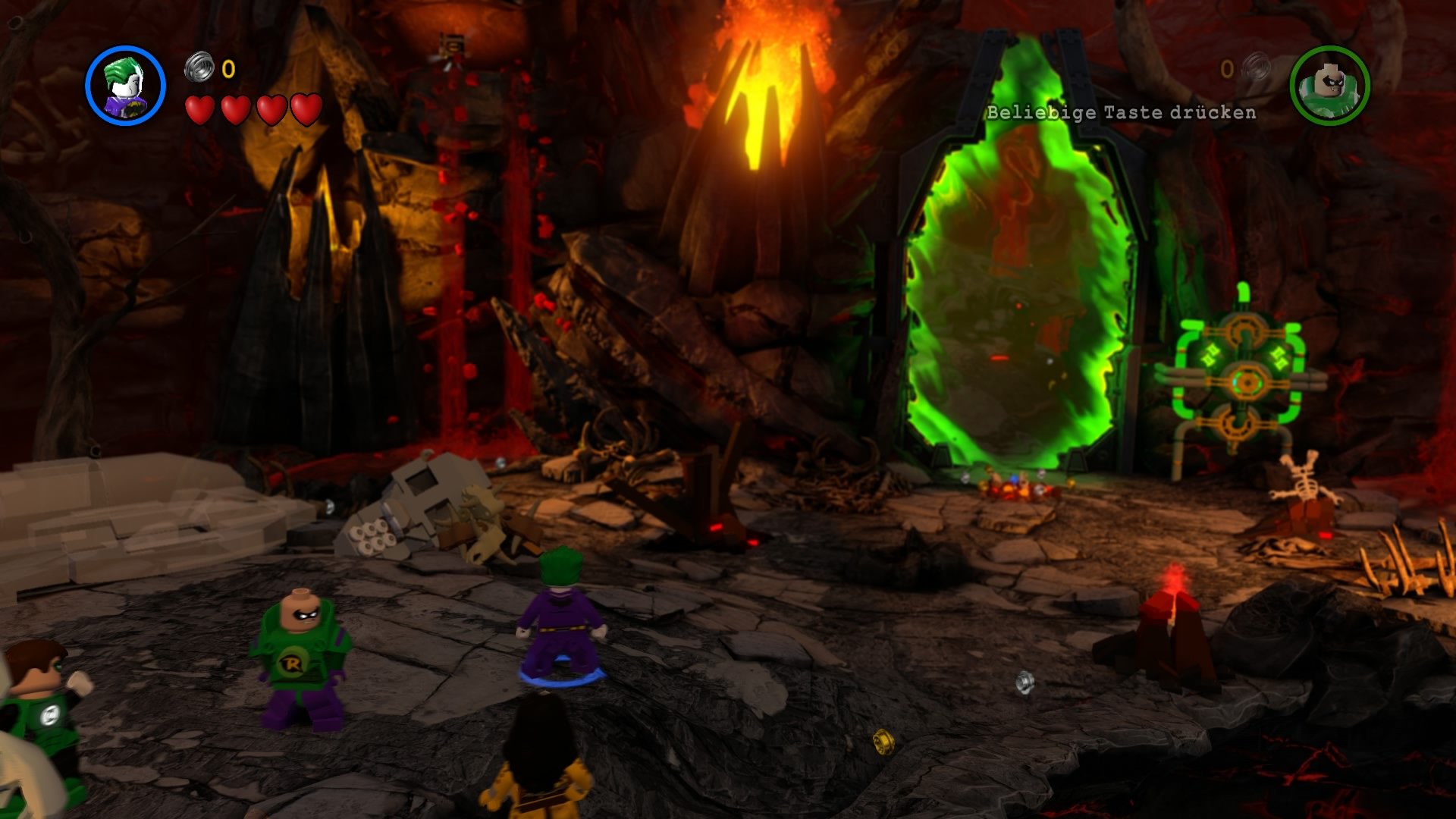Open the green portal in the rock archway
The width and height of the screenshot is (1456, 819).
tap(1016, 288)
